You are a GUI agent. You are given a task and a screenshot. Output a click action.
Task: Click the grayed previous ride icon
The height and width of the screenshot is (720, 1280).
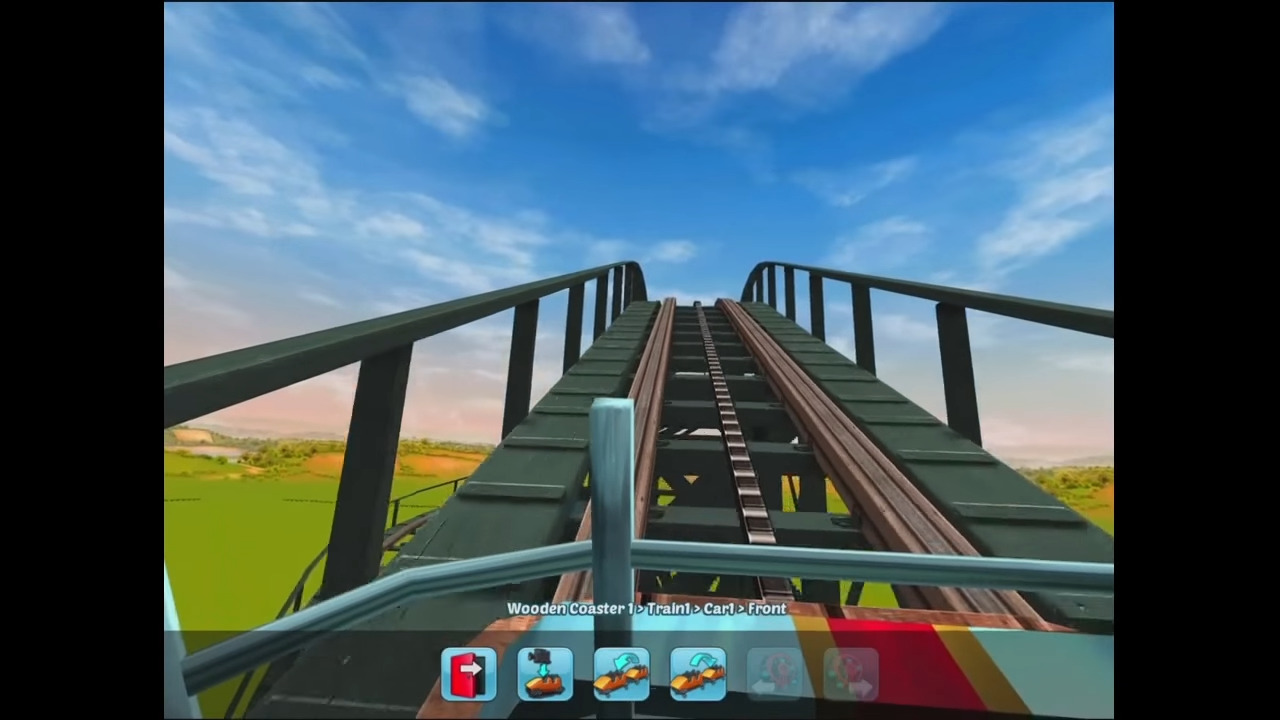(775, 673)
